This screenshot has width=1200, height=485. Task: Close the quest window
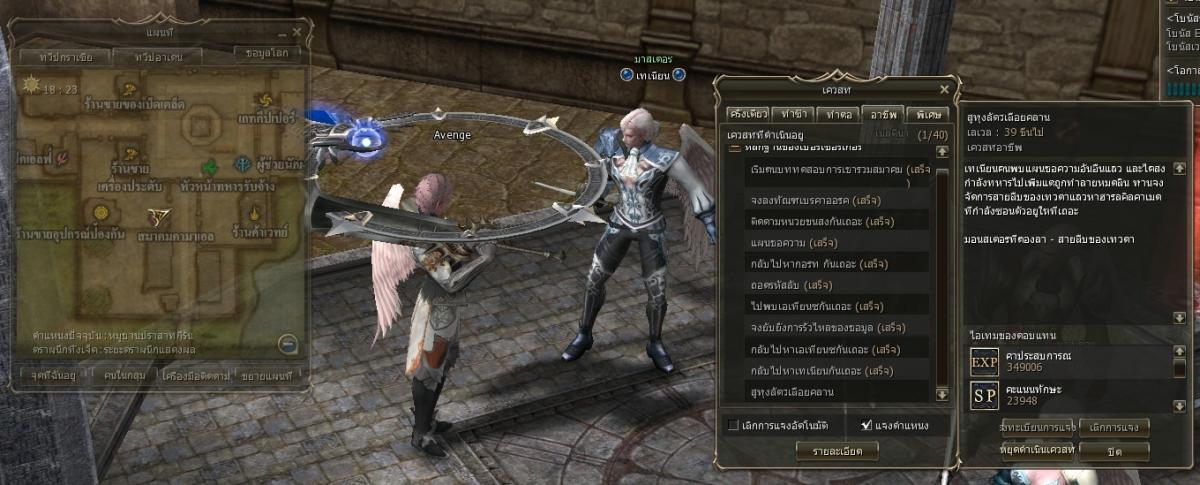(944, 89)
